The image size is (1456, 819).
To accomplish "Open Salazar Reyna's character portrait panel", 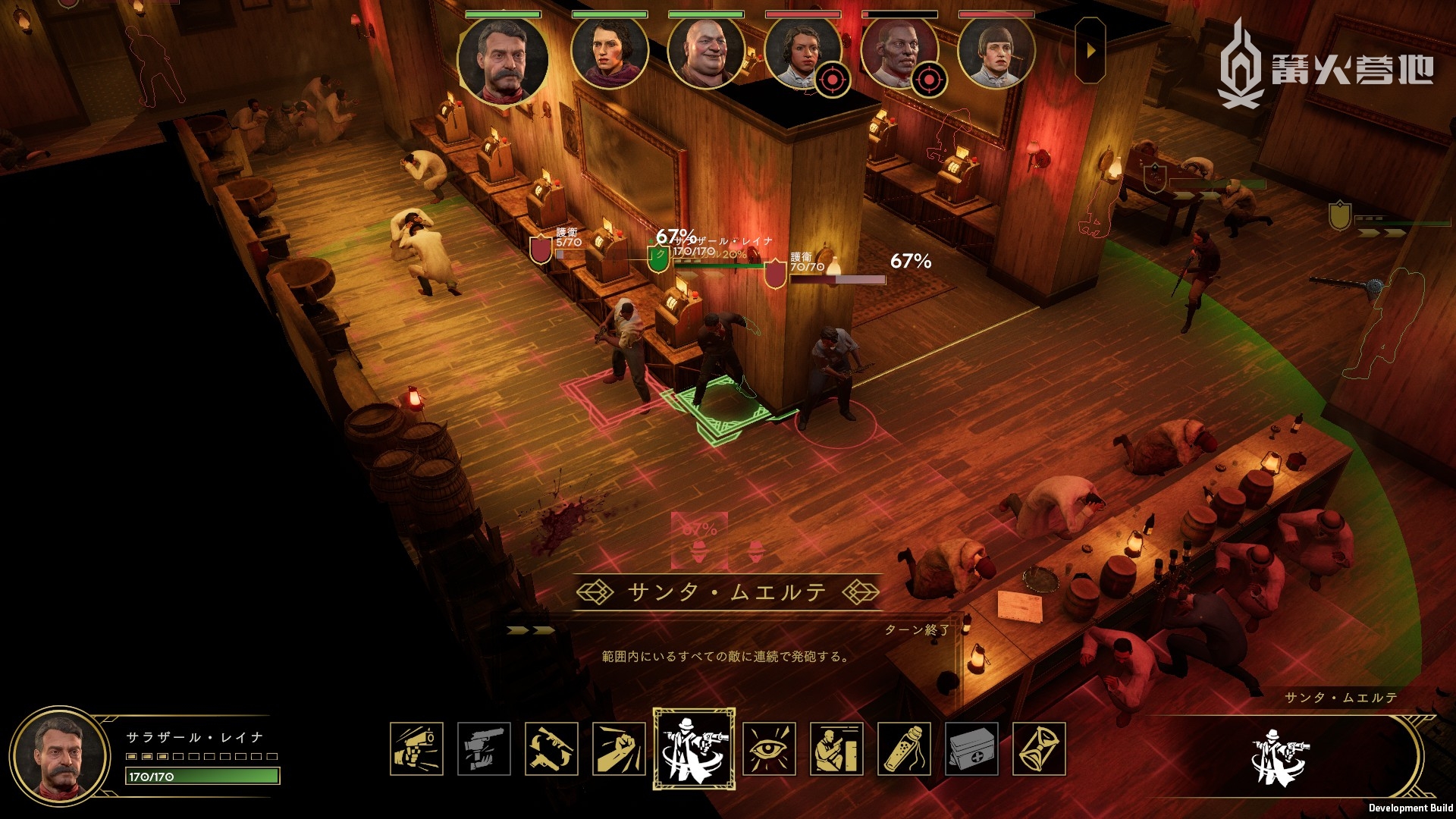I will (59, 756).
